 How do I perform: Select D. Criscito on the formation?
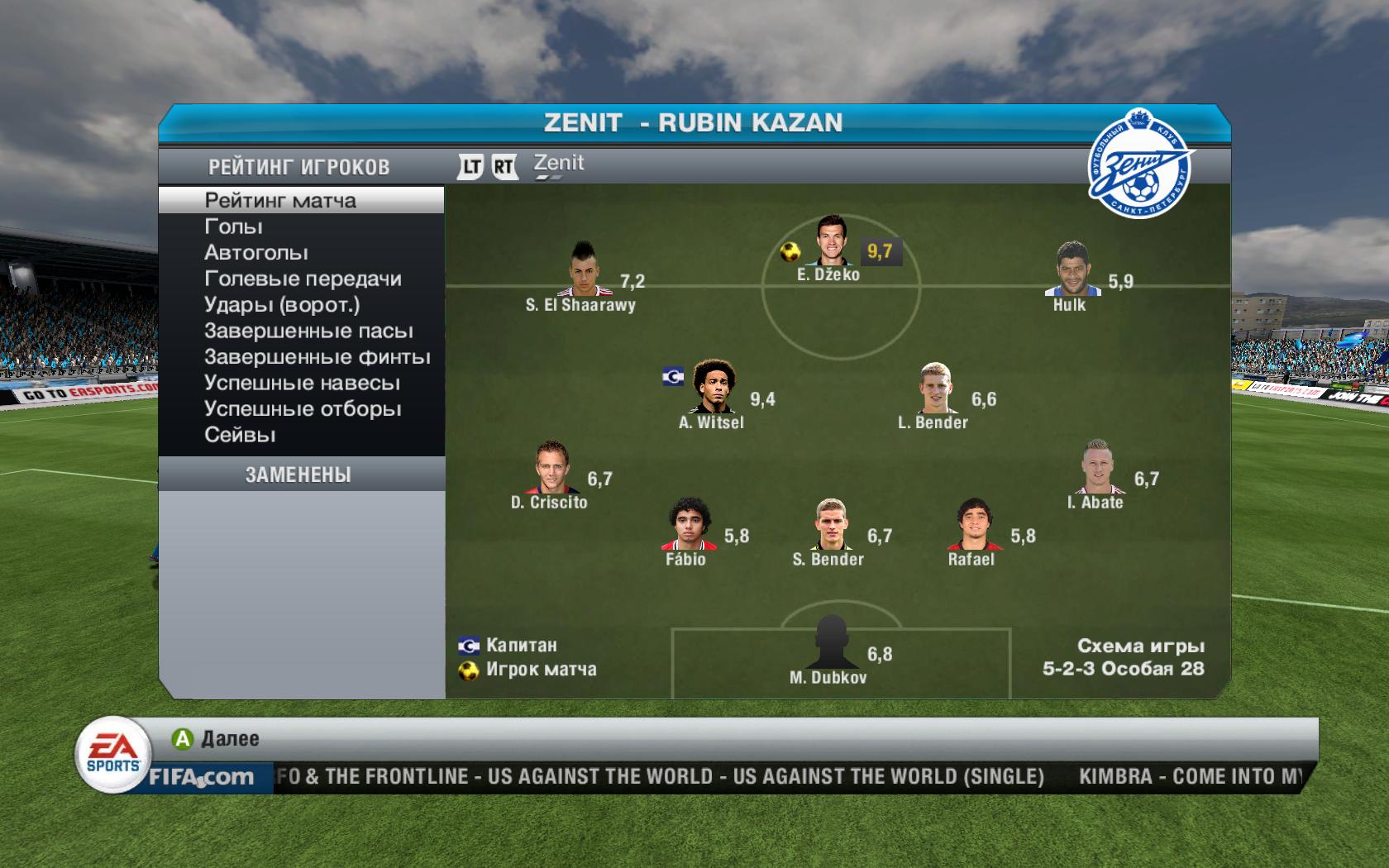(550, 467)
